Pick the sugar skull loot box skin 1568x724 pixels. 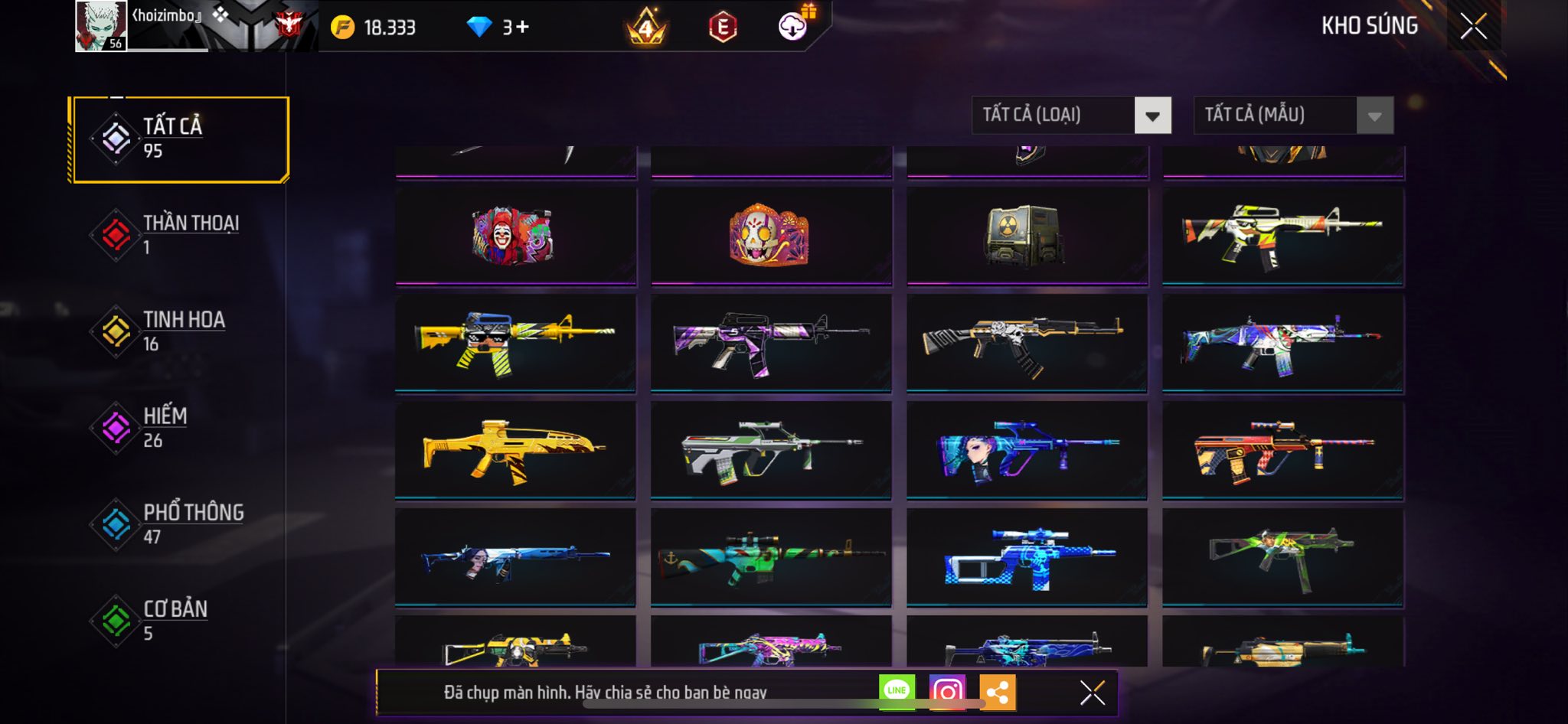(x=771, y=236)
